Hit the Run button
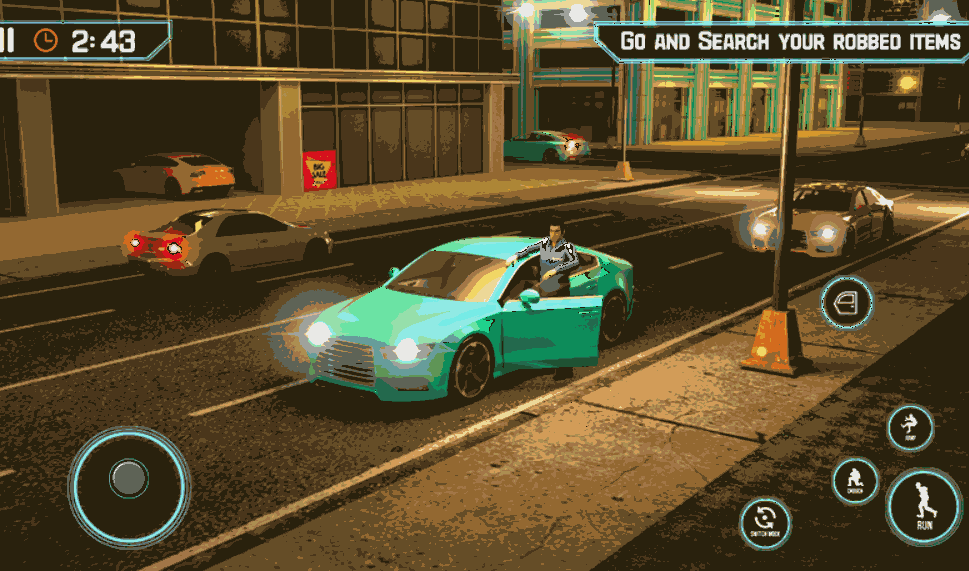The height and width of the screenshot is (571, 969). point(924,507)
